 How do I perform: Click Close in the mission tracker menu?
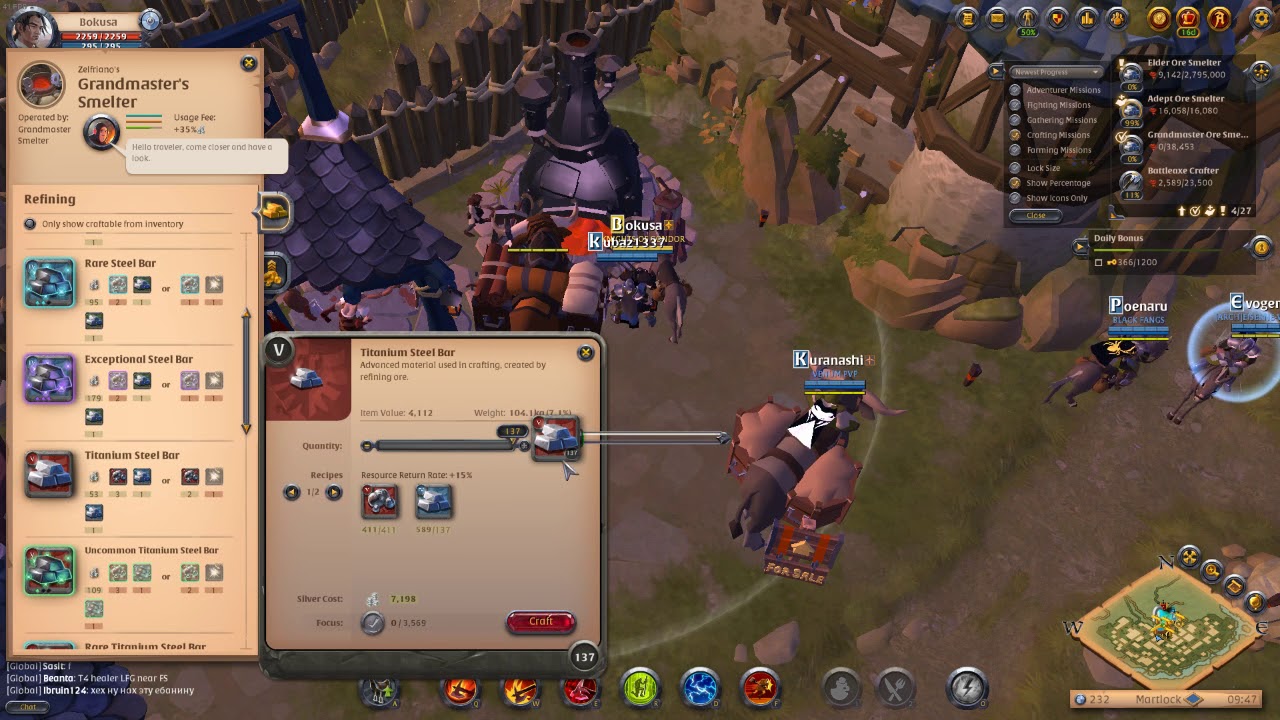tap(1035, 215)
